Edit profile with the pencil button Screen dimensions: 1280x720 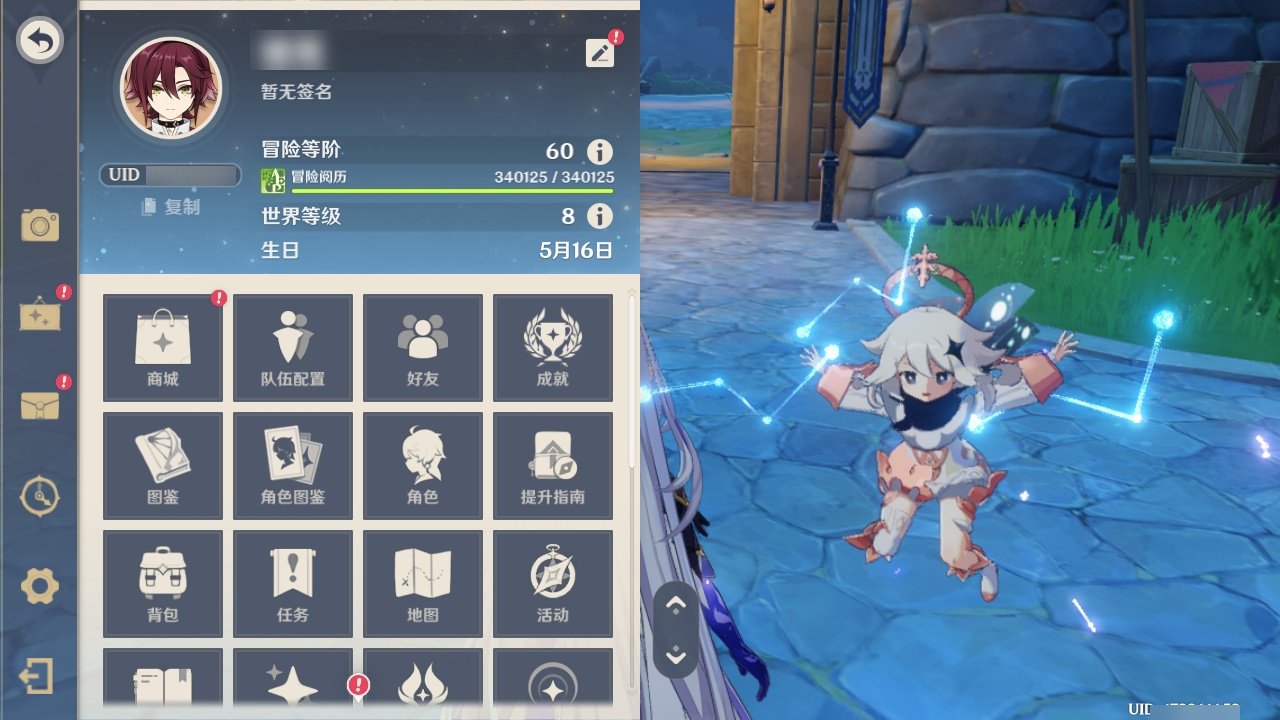point(600,53)
